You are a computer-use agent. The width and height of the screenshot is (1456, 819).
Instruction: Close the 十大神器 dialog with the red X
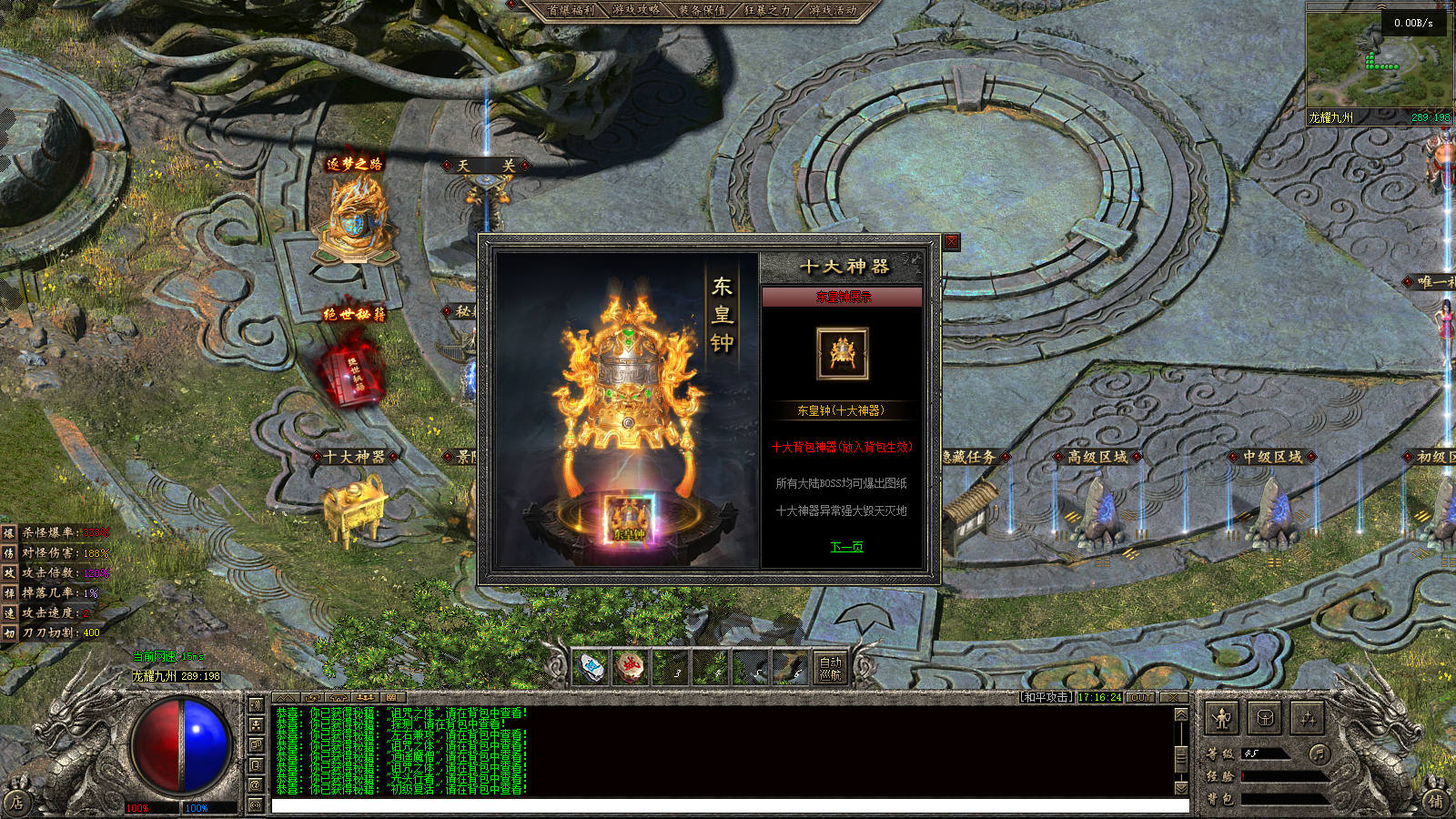coord(951,242)
